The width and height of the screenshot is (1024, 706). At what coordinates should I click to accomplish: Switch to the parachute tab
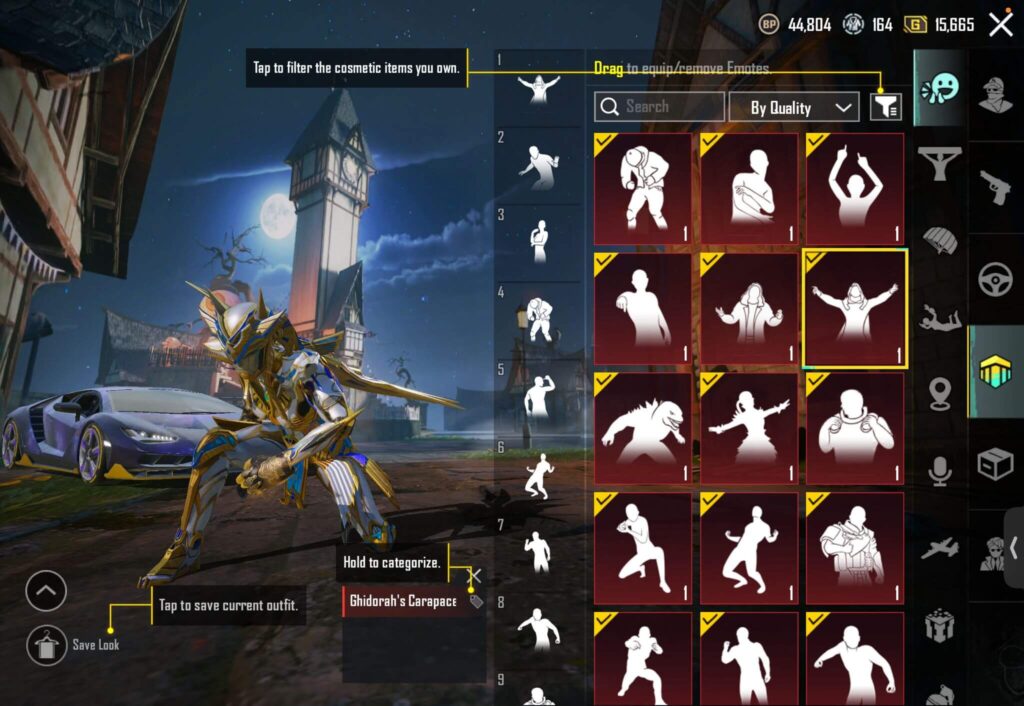pos(940,241)
